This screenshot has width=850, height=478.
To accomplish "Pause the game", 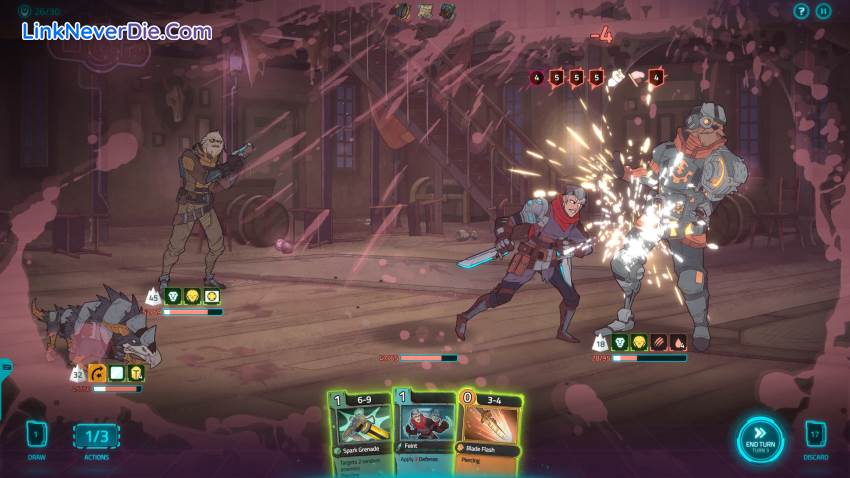I will [x=823, y=11].
